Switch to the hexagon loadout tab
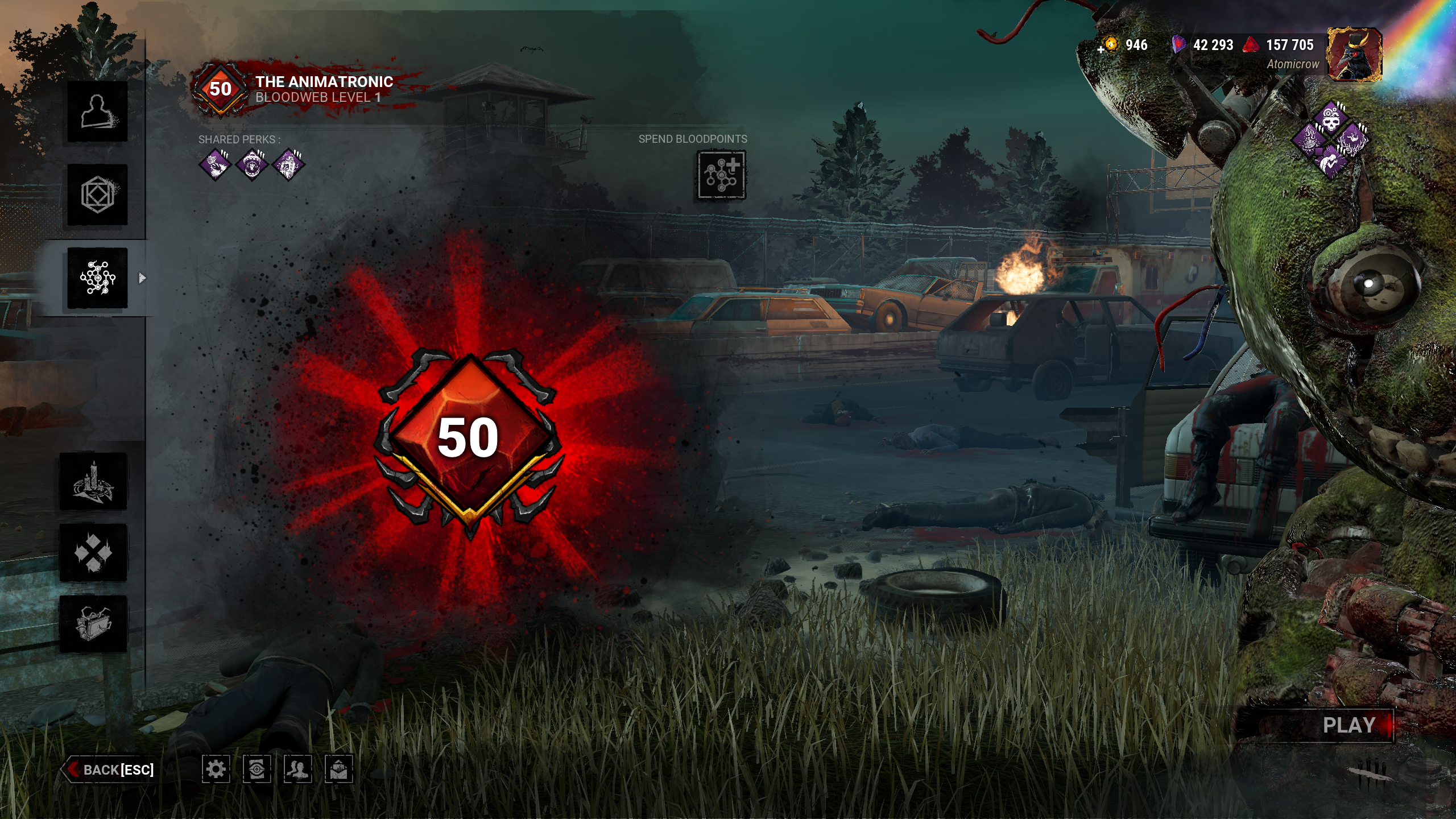The height and width of the screenshot is (819, 1456). (97, 195)
